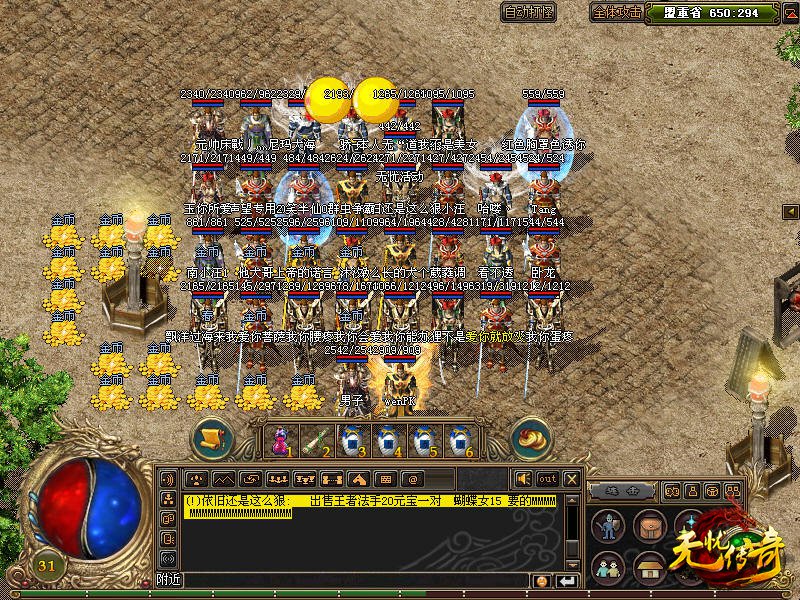Expand the map using the red arrow button
This screenshot has height=600, width=800.
[x=793, y=212]
